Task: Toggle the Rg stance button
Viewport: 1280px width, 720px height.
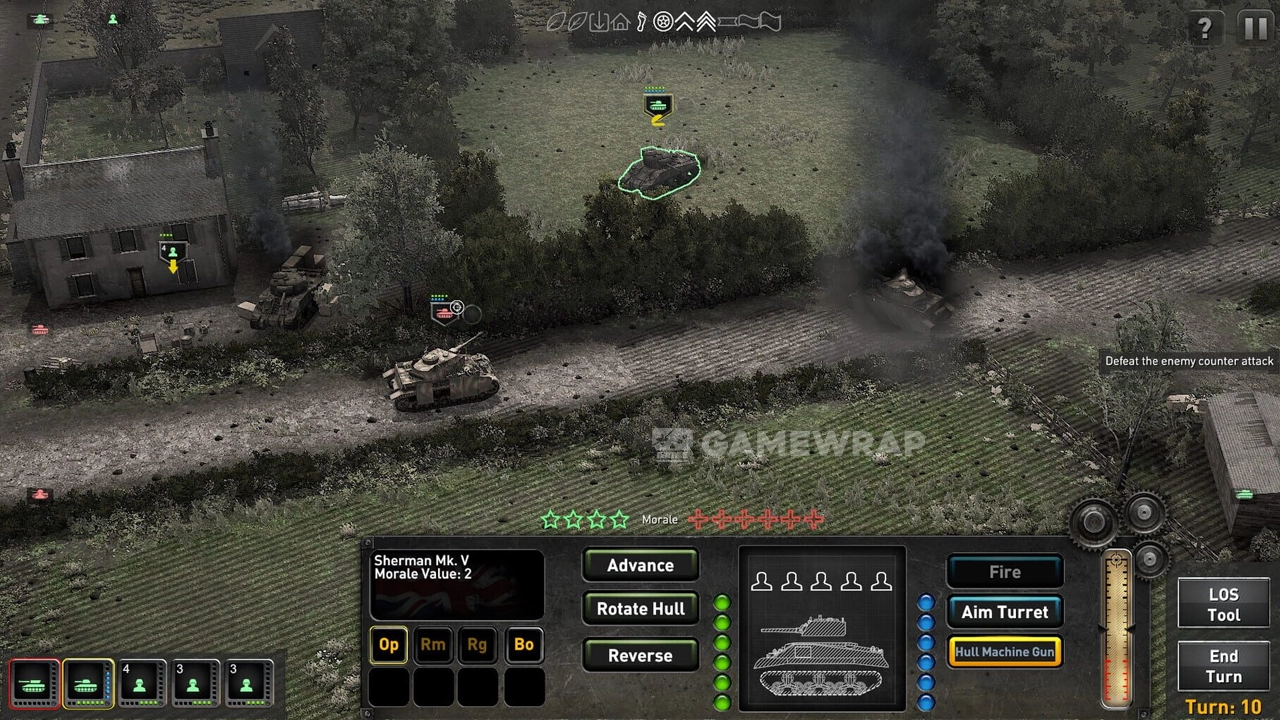Action: coord(477,645)
